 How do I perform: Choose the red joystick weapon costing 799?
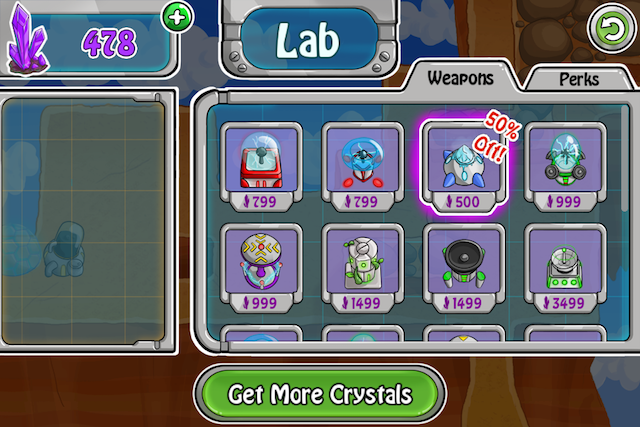[259, 165]
